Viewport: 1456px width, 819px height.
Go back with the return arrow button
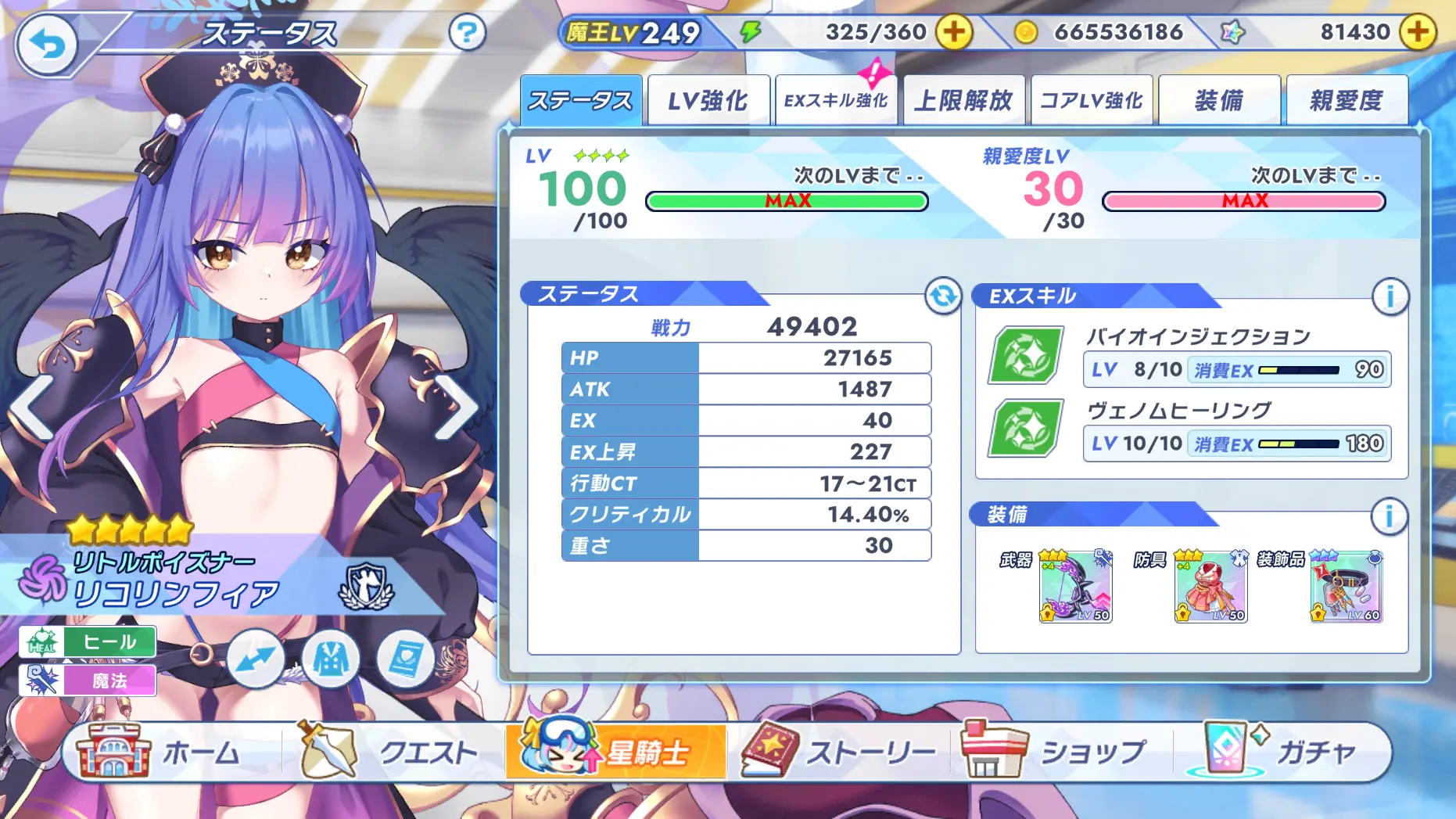(x=47, y=45)
